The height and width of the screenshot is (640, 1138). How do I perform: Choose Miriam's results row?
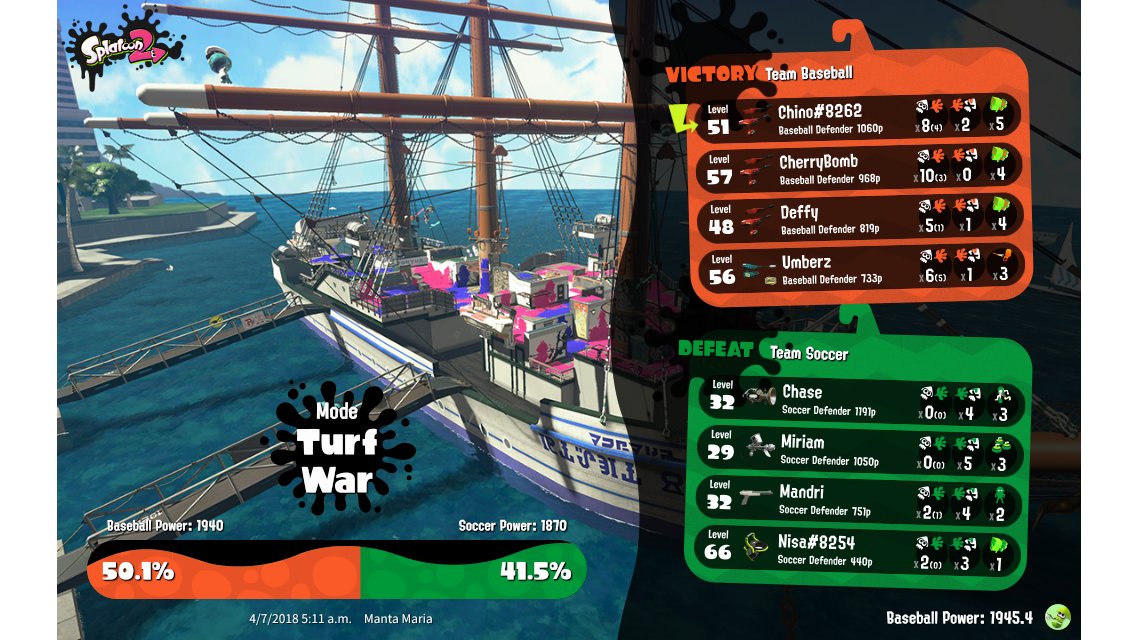coord(858,450)
